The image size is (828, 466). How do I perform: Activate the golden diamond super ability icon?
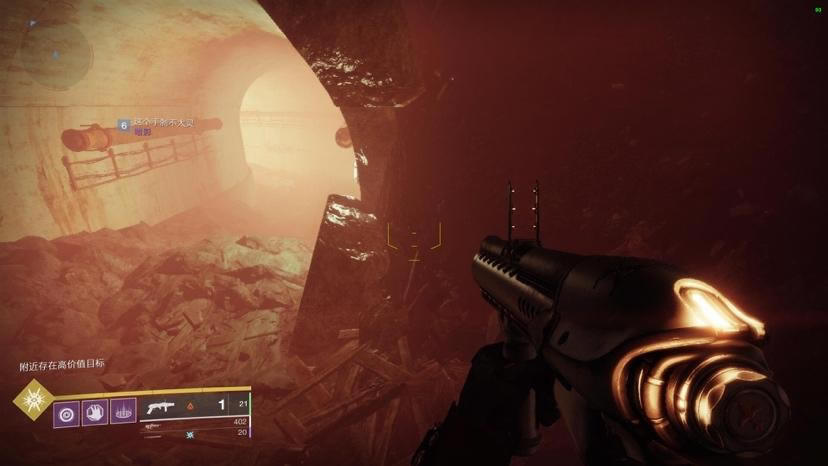click(32, 400)
